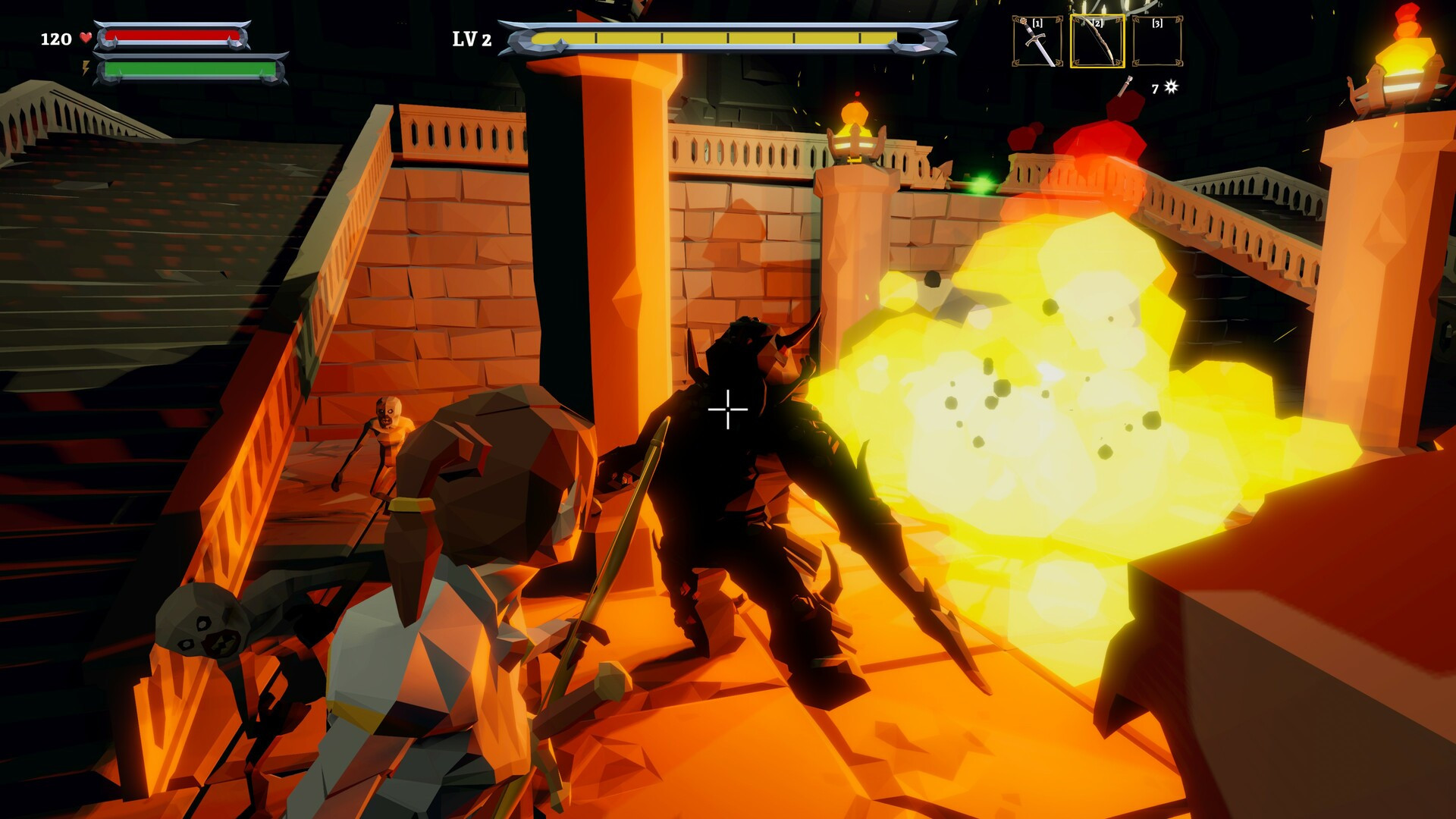1456x819 pixels.
Task: Select the sword in weapon slot 1
Action: tap(1037, 42)
